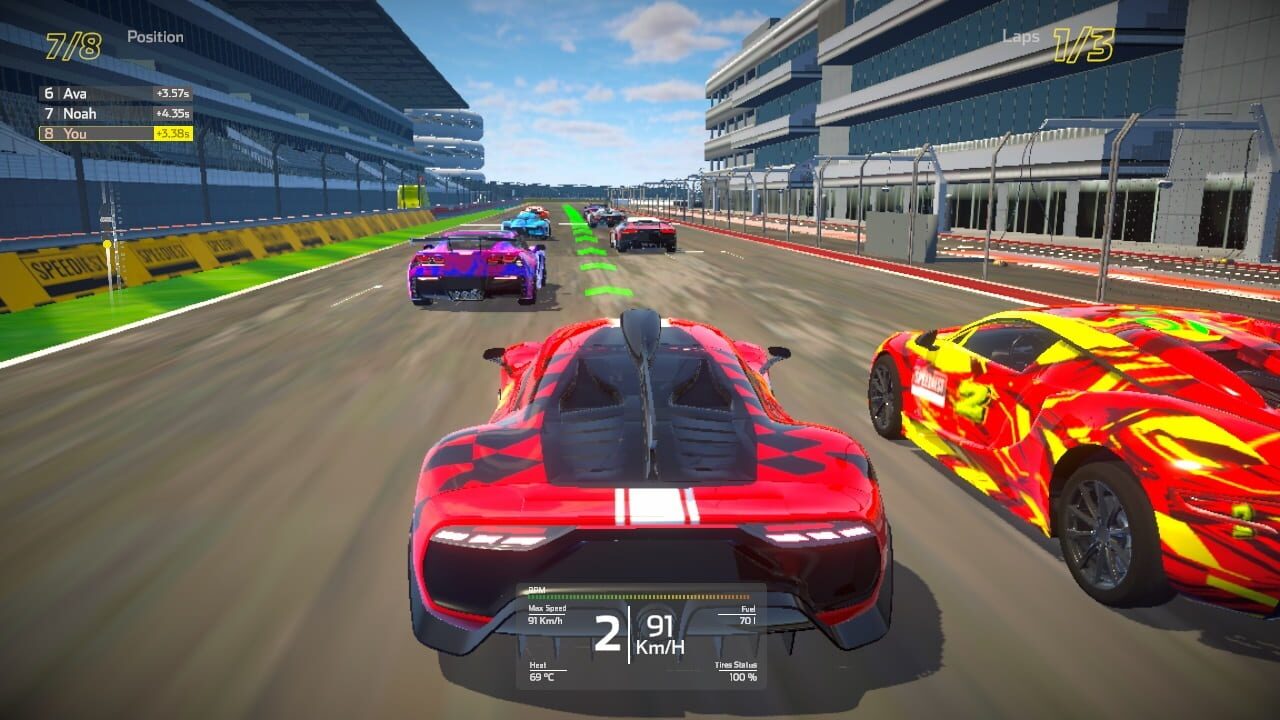Screen dimensions: 1280x720
Task: Click the gear number 2 display
Action: pos(607,632)
